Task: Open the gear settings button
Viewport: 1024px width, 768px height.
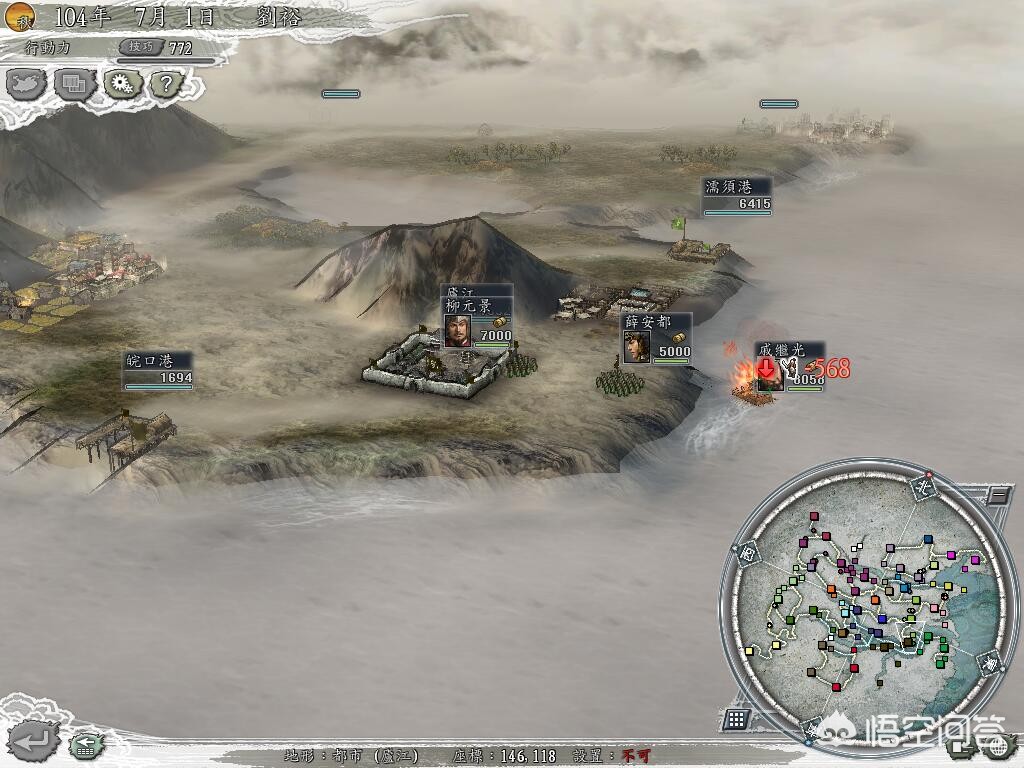Action: 120,84
